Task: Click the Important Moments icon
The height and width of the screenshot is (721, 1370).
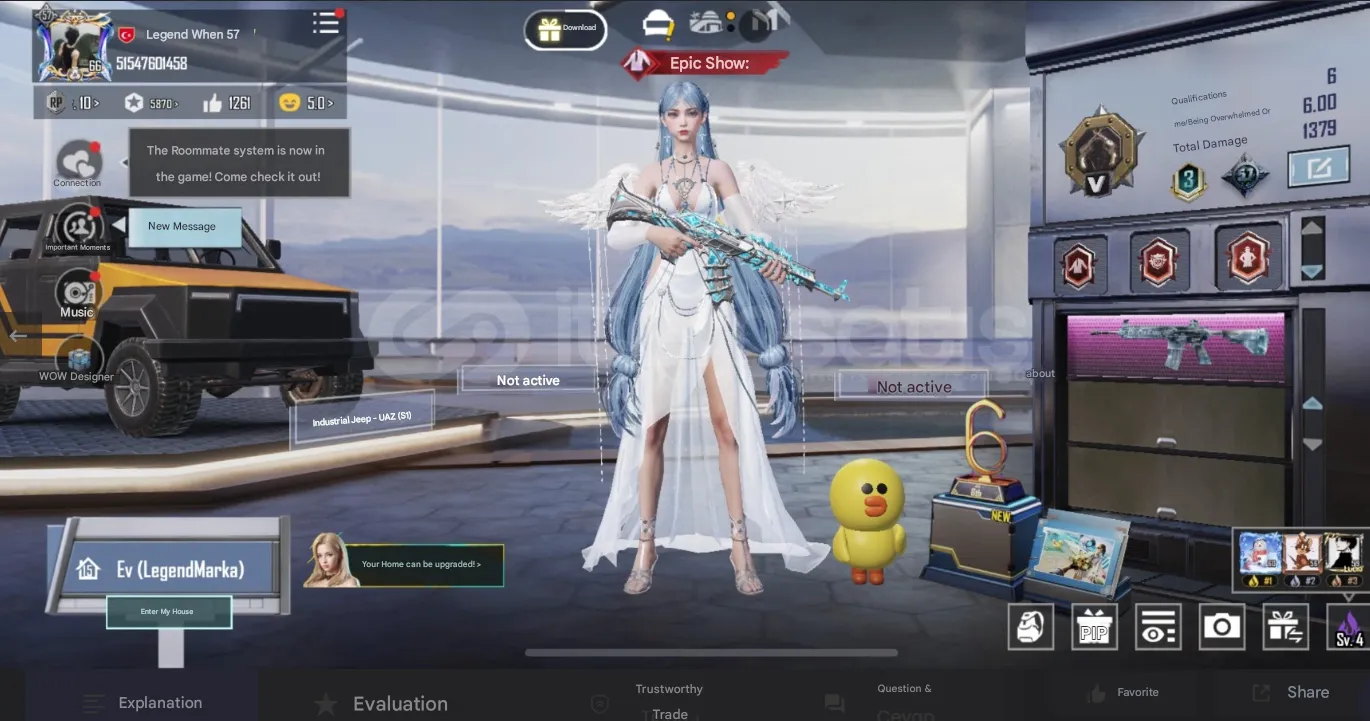Action: (77, 228)
